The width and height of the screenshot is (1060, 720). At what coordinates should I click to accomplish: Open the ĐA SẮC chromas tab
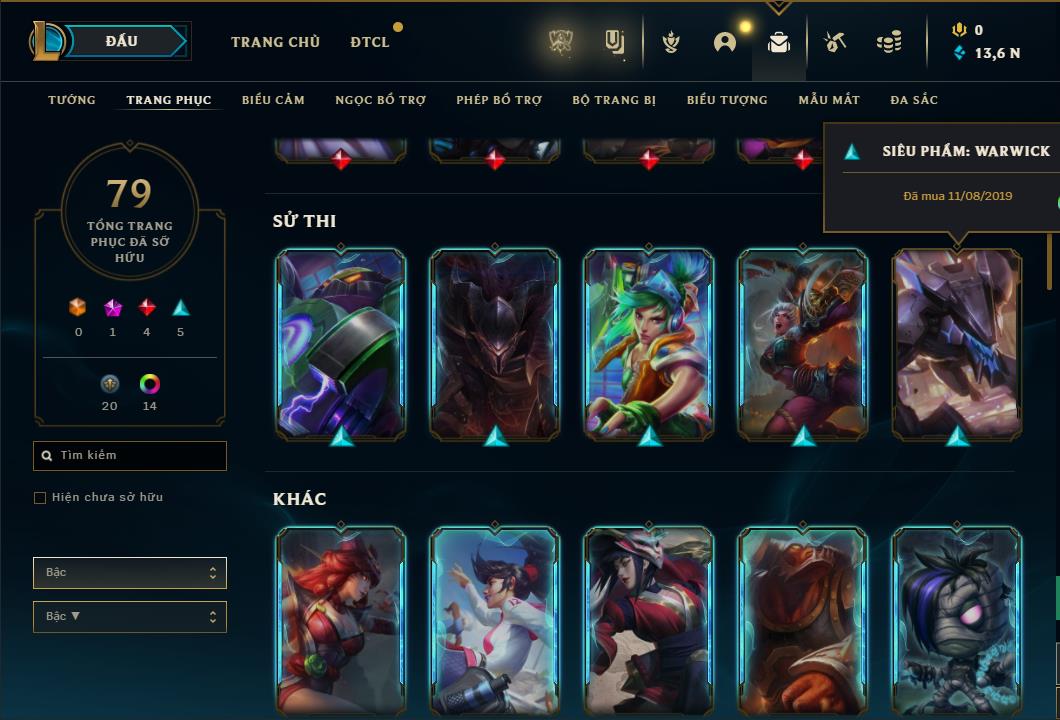click(x=914, y=100)
